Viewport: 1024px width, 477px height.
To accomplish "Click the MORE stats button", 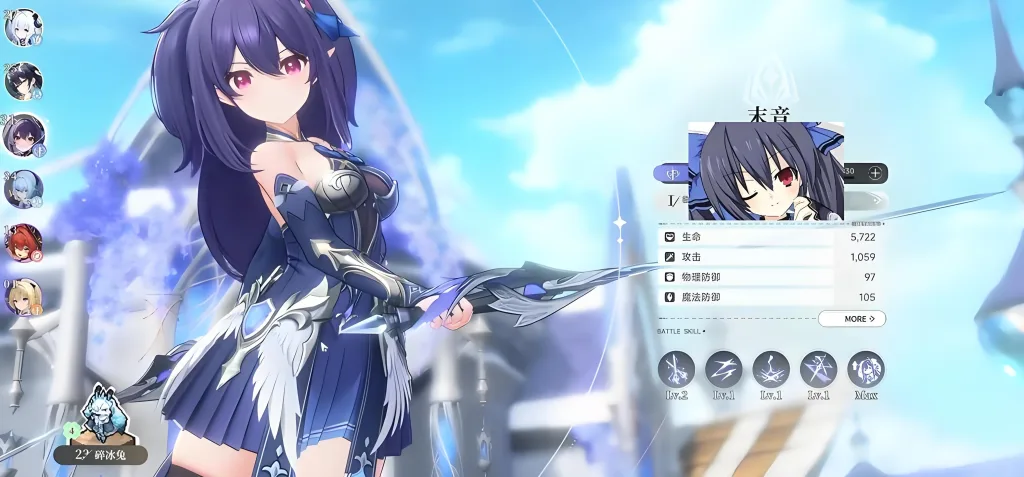I will coord(851,319).
